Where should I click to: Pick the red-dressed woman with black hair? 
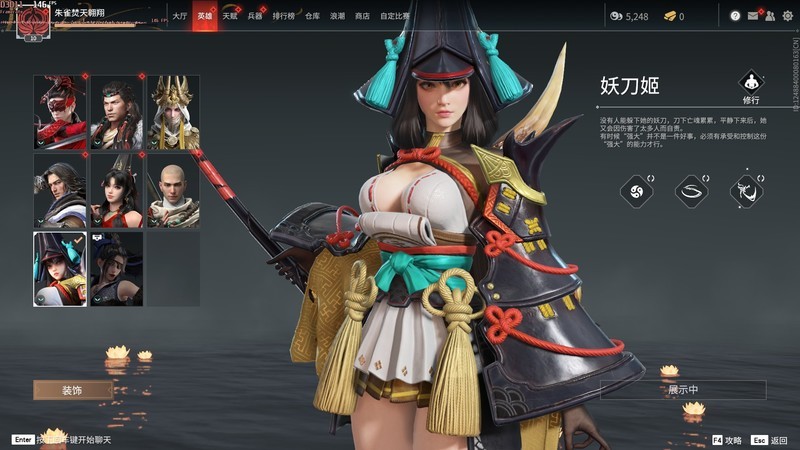pos(117,190)
